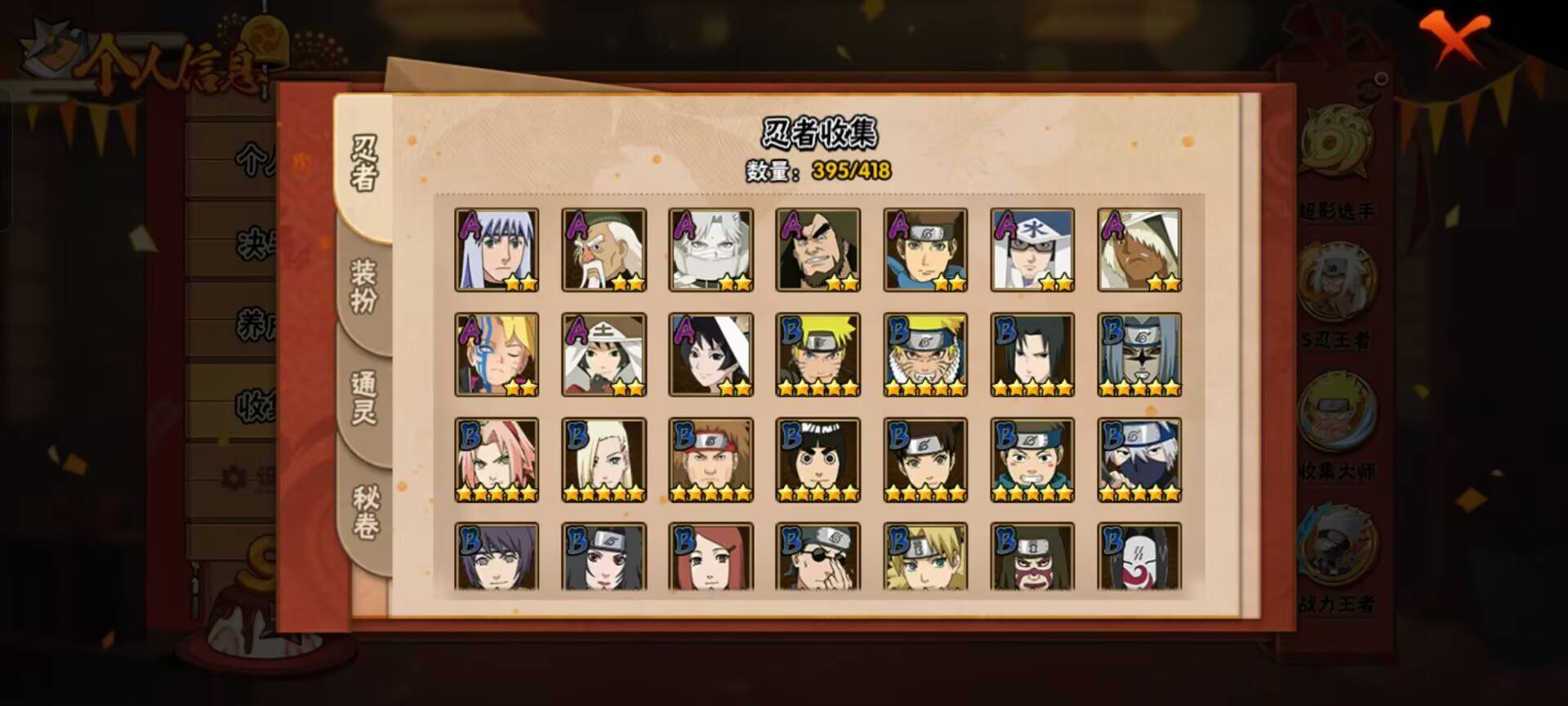The height and width of the screenshot is (706, 1568).
Task: Show the 秘卷 tab
Action: 364,512
